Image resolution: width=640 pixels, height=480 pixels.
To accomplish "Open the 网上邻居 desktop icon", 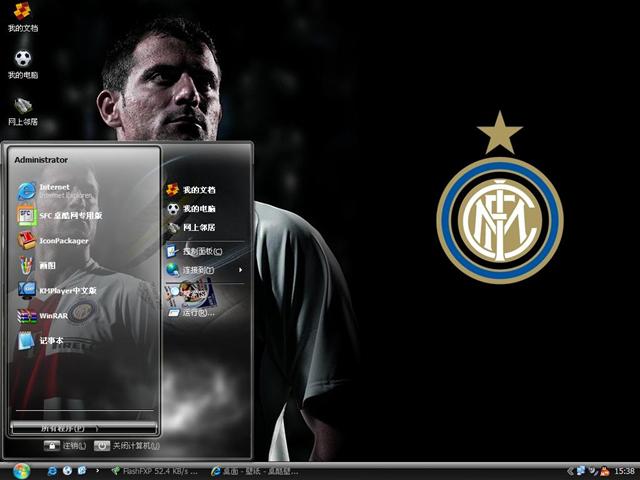I will [x=22, y=111].
